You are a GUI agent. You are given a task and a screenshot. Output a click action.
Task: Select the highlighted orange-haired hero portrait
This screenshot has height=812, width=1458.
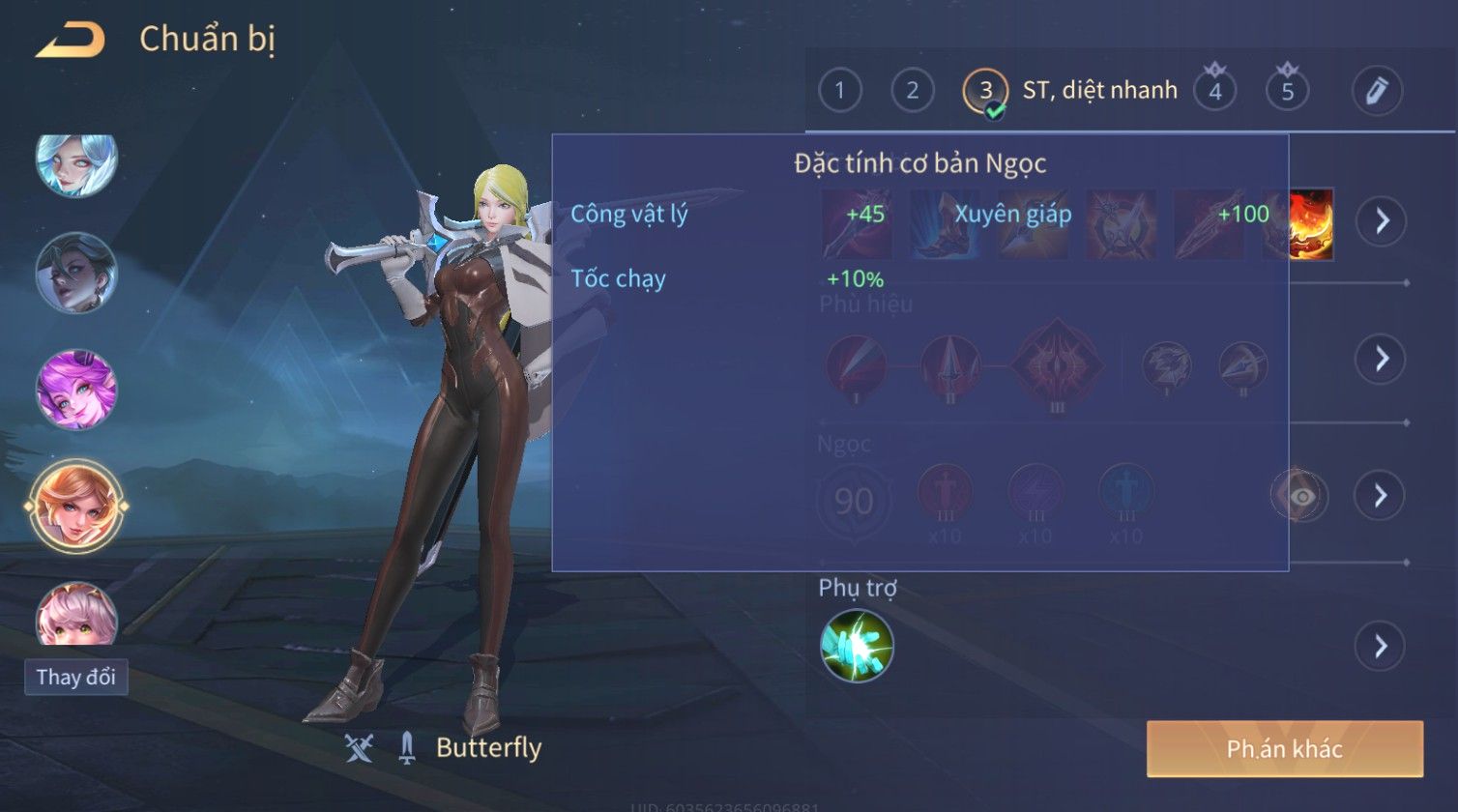(x=76, y=506)
